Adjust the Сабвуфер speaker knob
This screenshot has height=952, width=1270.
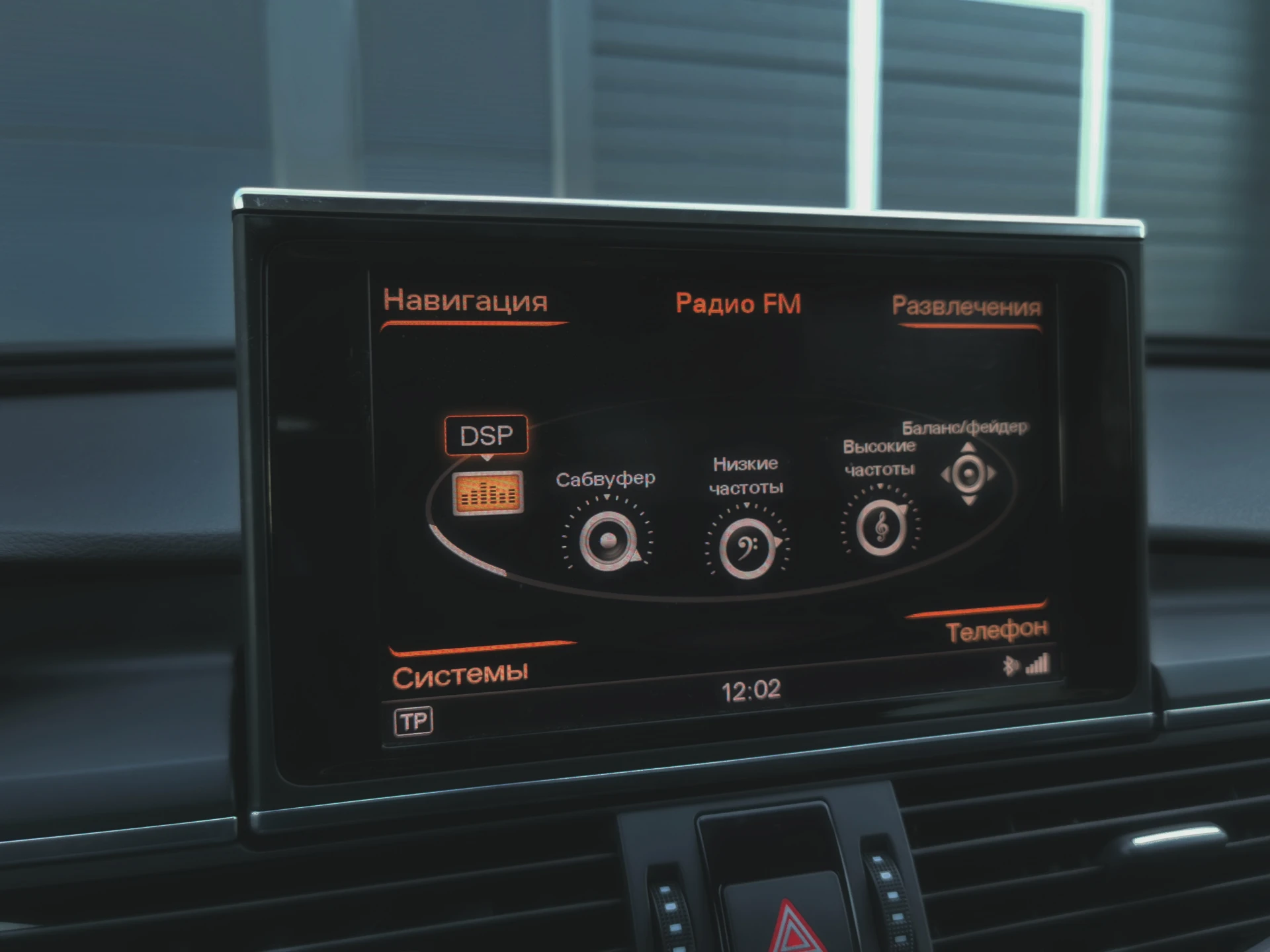click(x=607, y=541)
